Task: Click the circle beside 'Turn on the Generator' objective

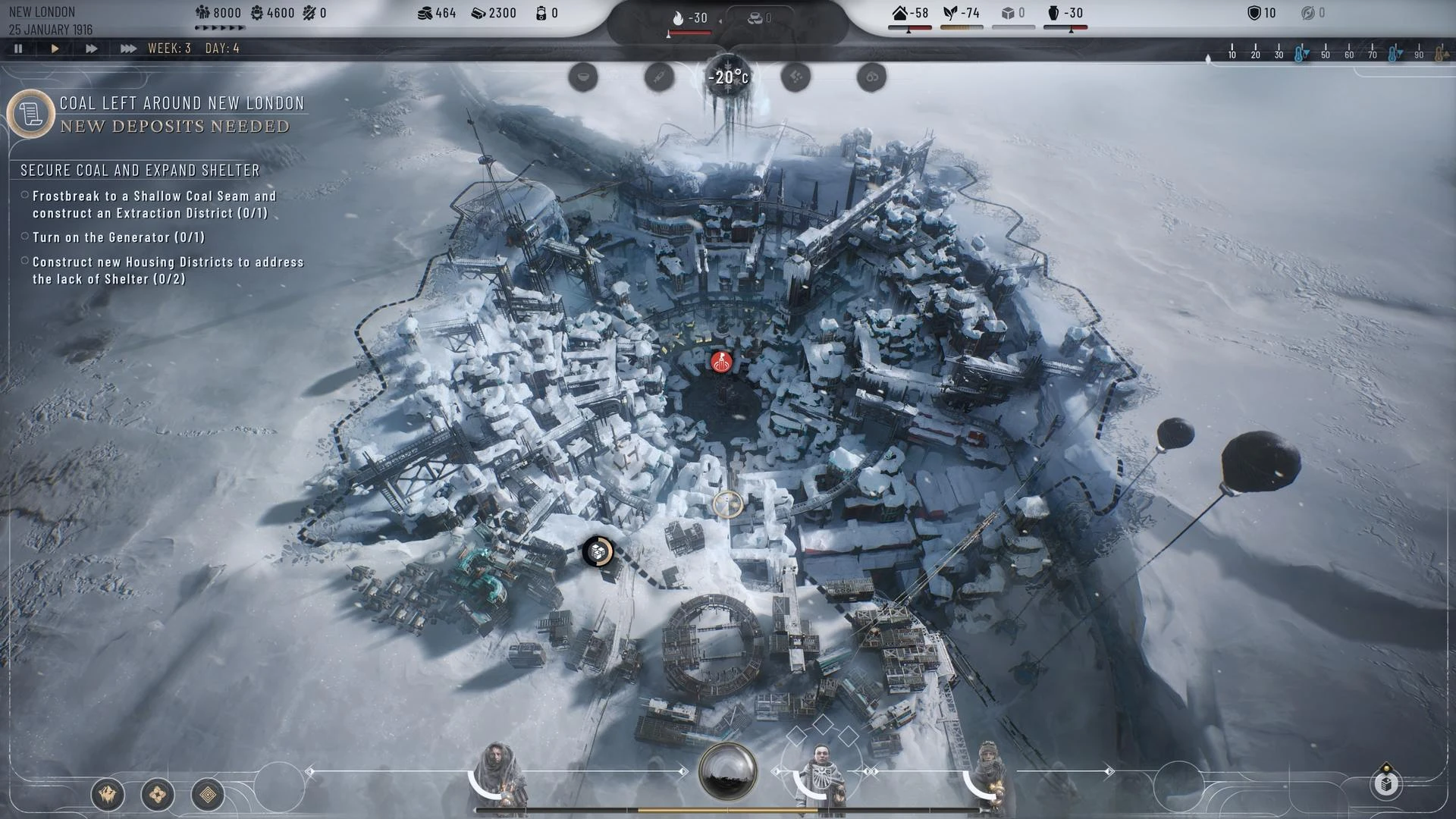Action: [25, 237]
